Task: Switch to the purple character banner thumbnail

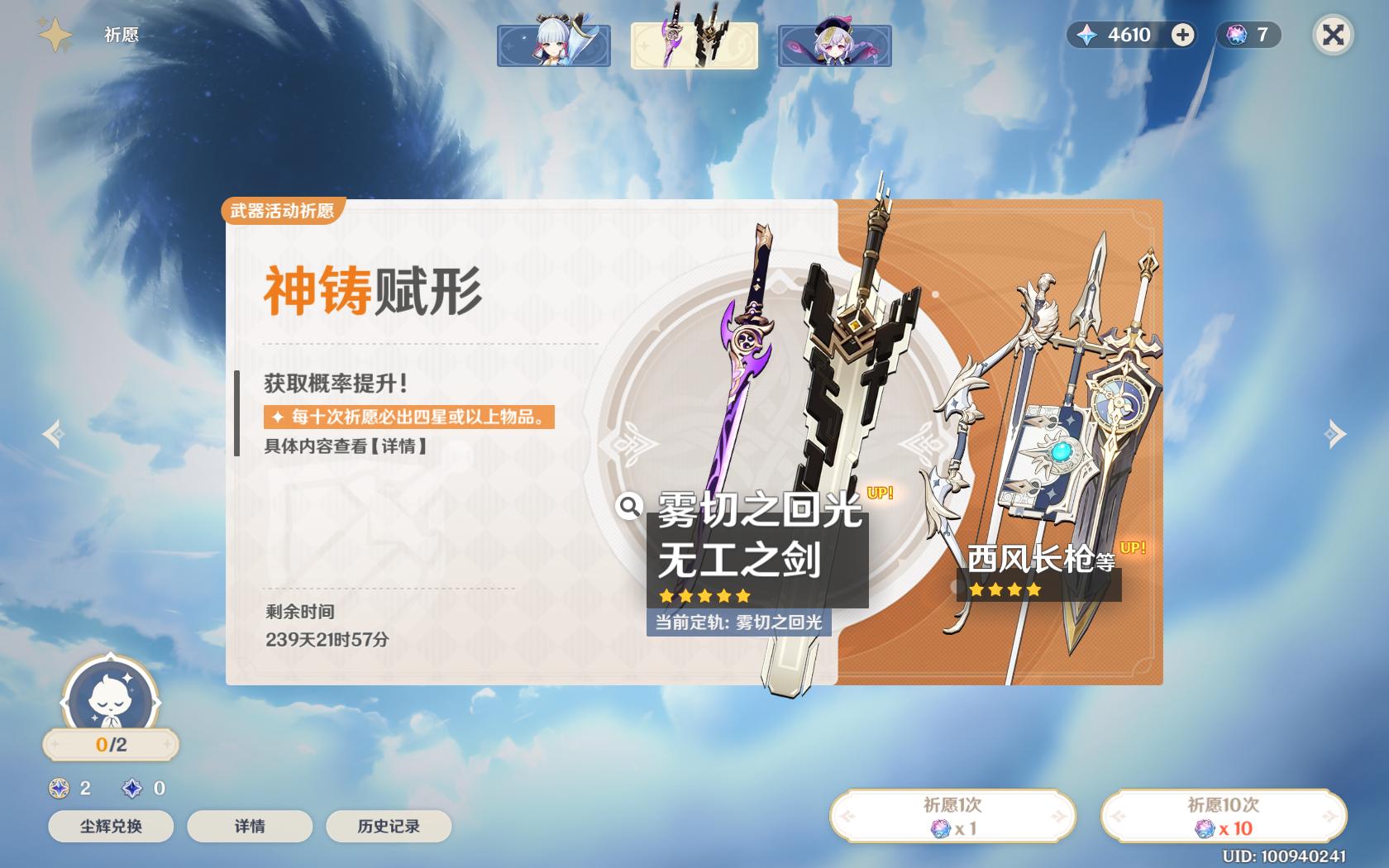Action: point(835,46)
